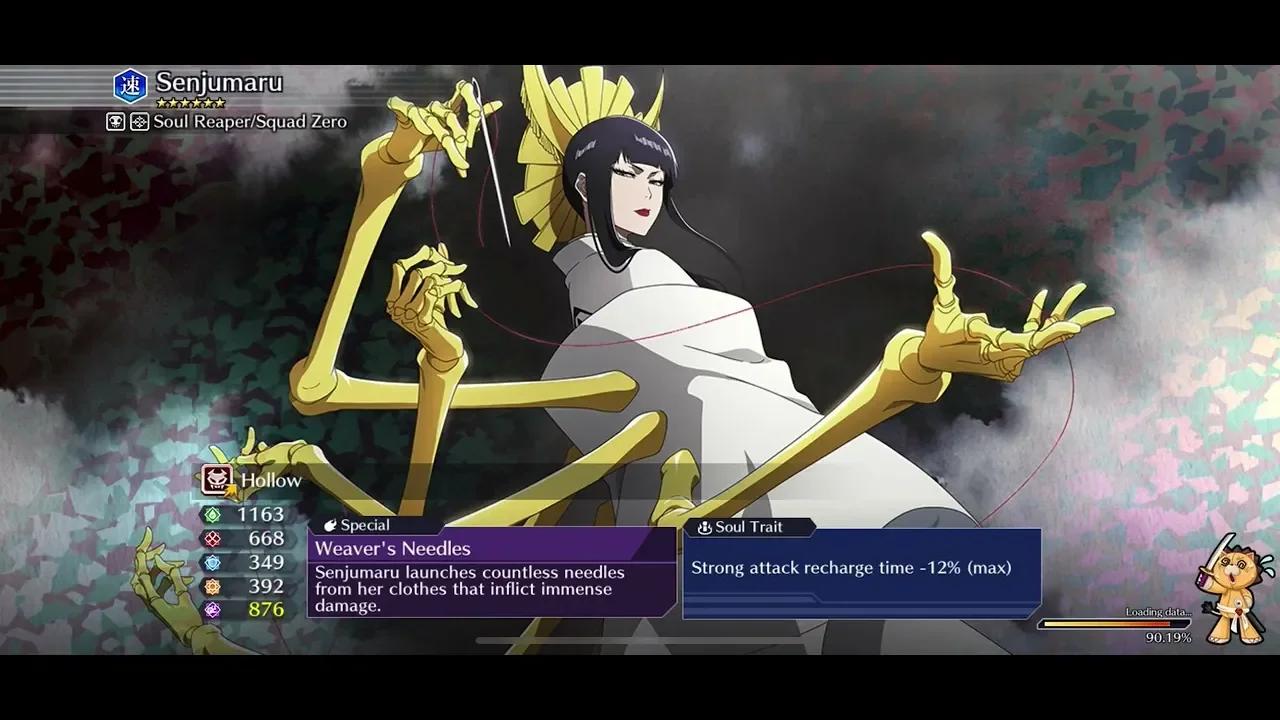Click the Squad Zero emblem icon

click(138, 121)
